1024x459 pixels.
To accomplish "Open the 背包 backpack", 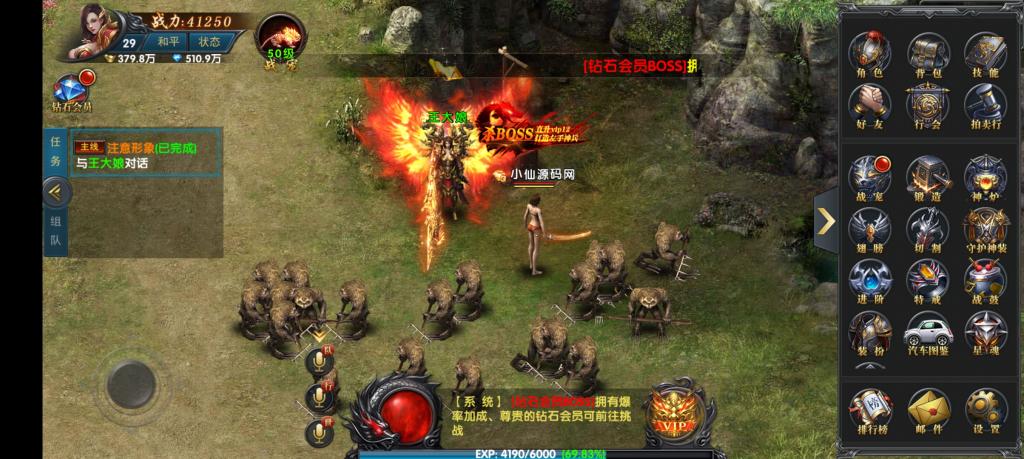I will (927, 52).
